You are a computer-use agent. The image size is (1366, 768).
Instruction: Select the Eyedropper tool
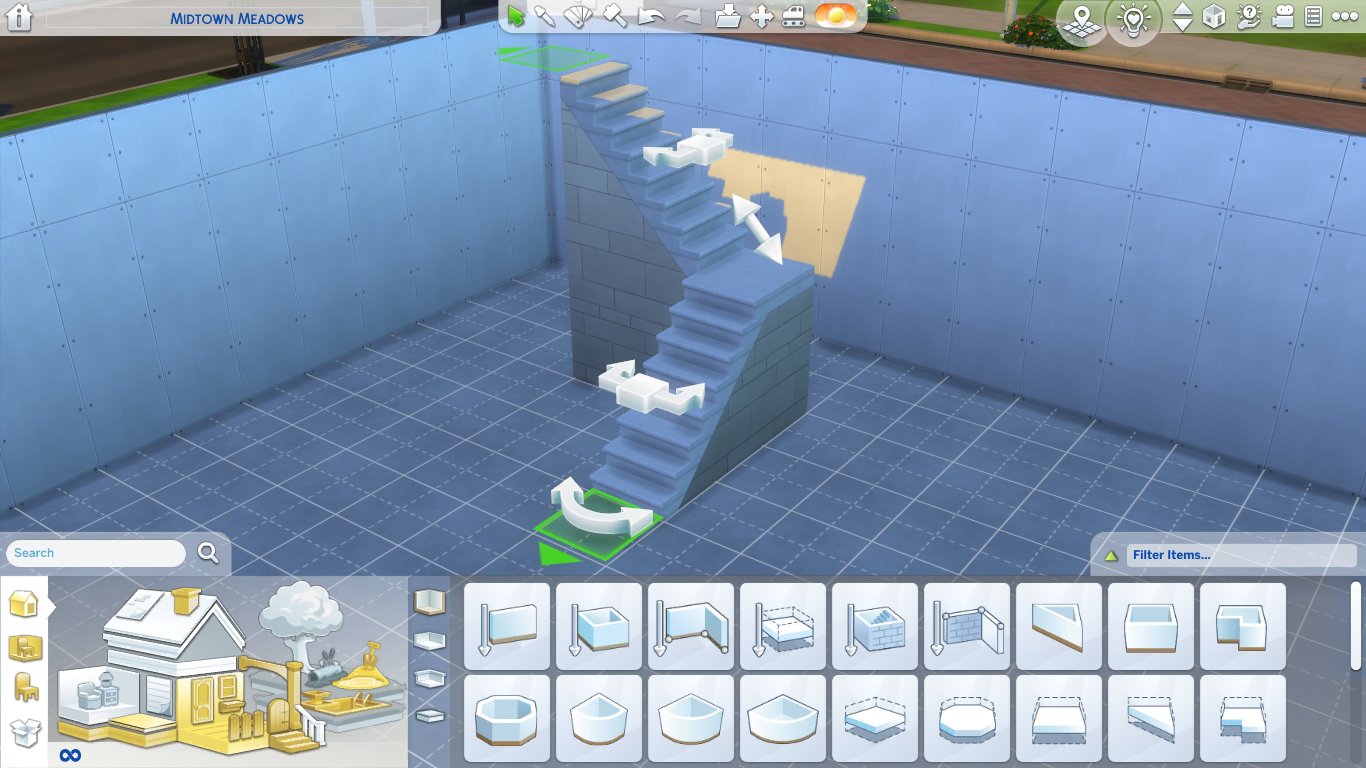point(544,17)
